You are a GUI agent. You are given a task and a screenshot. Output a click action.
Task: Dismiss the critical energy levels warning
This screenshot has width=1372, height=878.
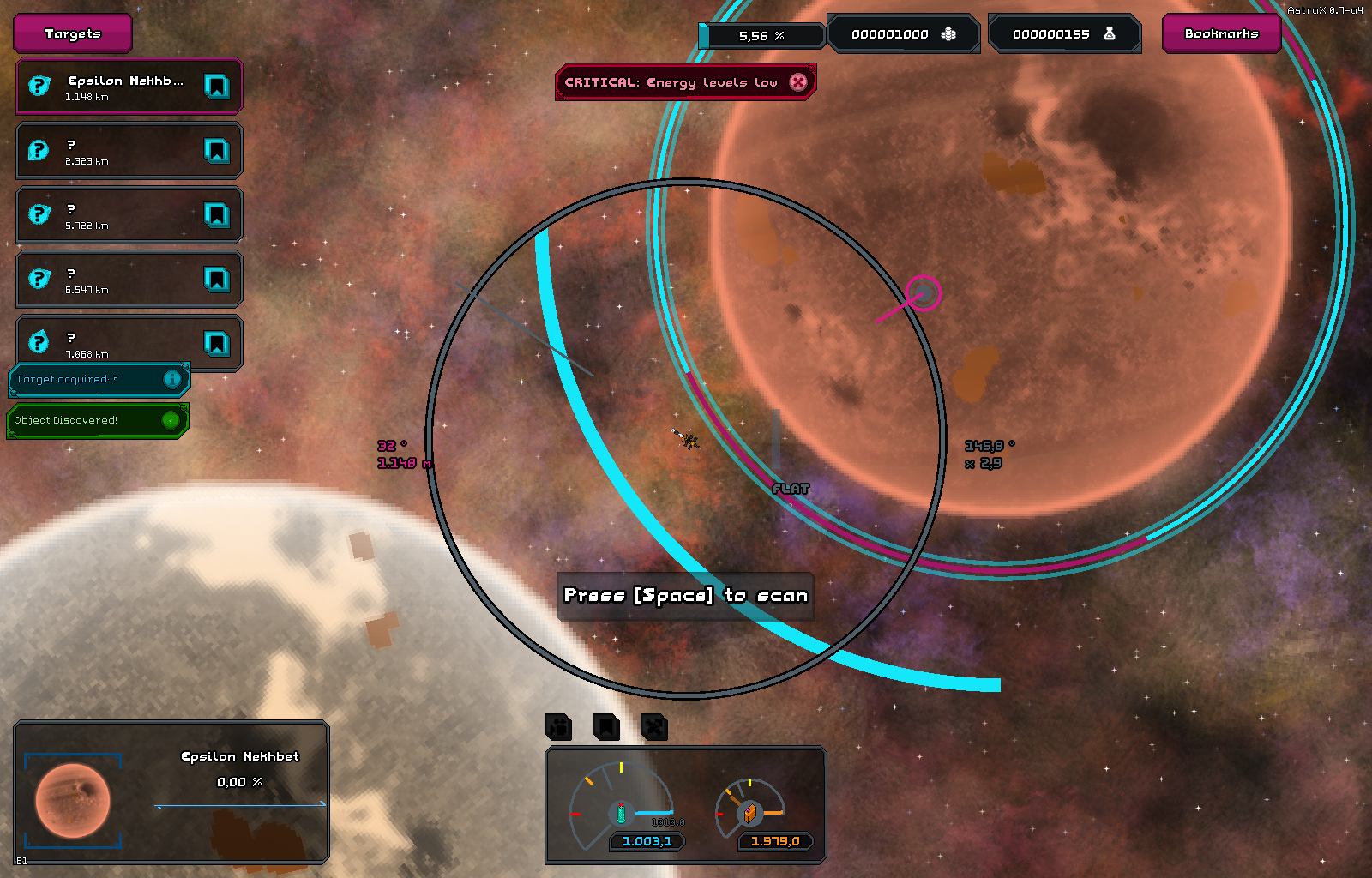[798, 82]
